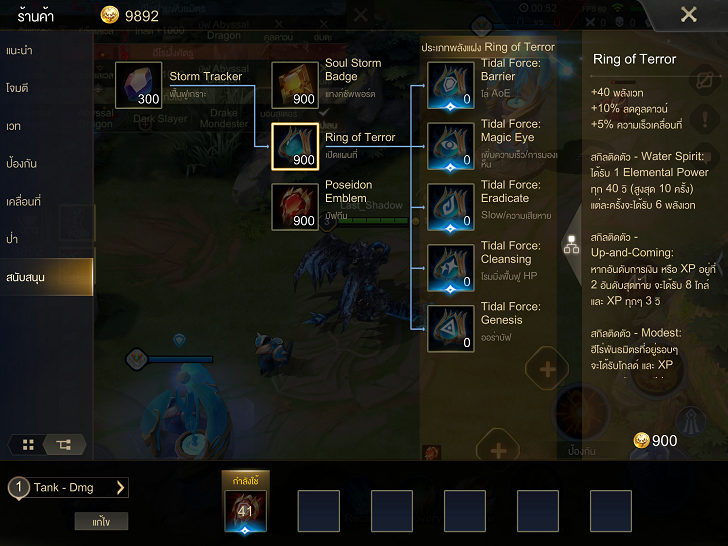
Task: Select Tidal Force: Barrier upgrade
Action: tap(451, 85)
